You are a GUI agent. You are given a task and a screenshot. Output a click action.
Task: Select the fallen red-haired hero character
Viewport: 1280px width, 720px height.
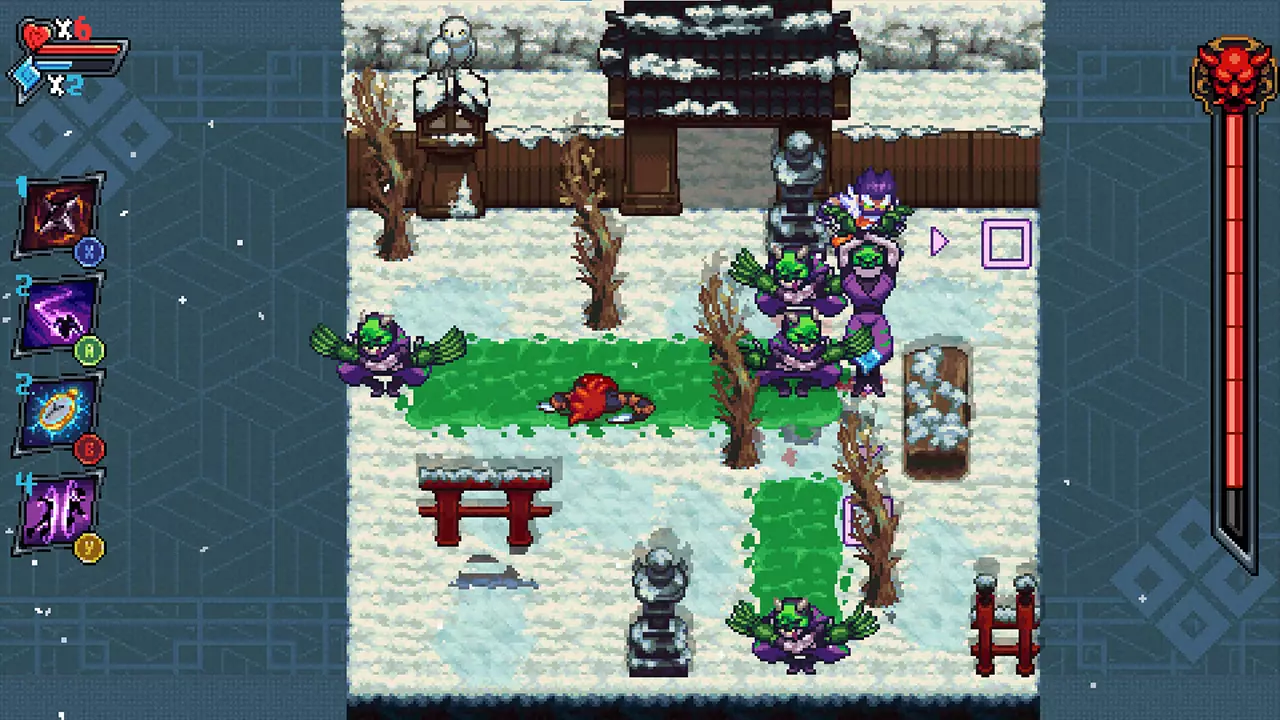pos(595,400)
